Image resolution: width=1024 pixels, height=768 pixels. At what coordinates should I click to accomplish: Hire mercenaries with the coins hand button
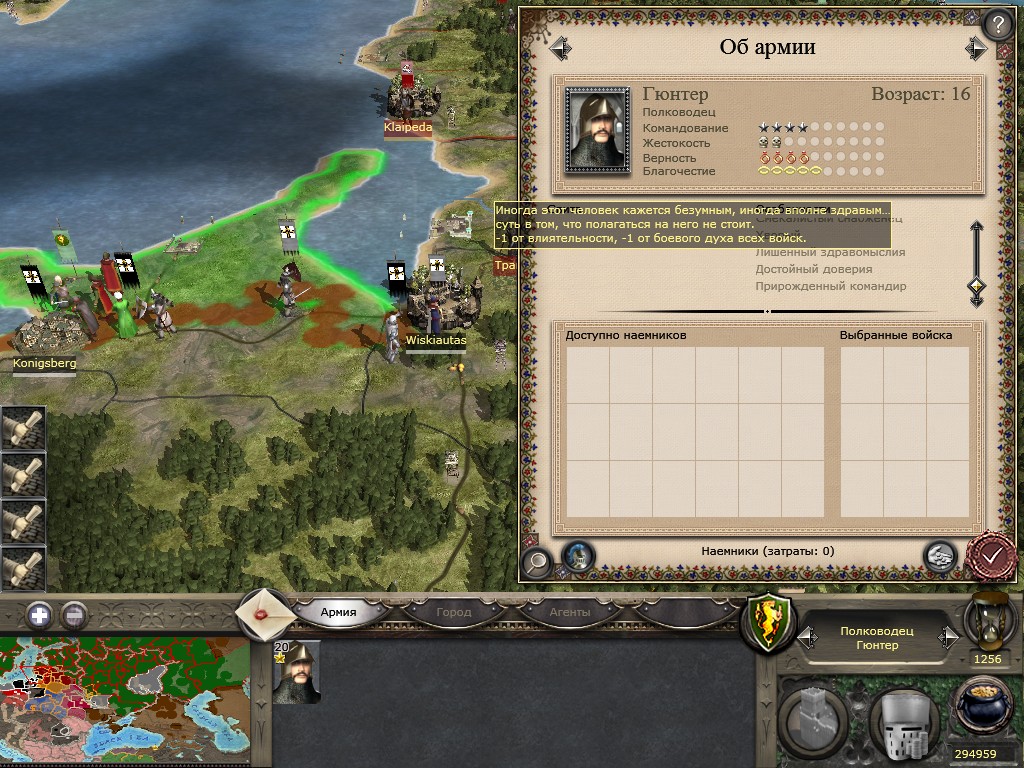938,556
